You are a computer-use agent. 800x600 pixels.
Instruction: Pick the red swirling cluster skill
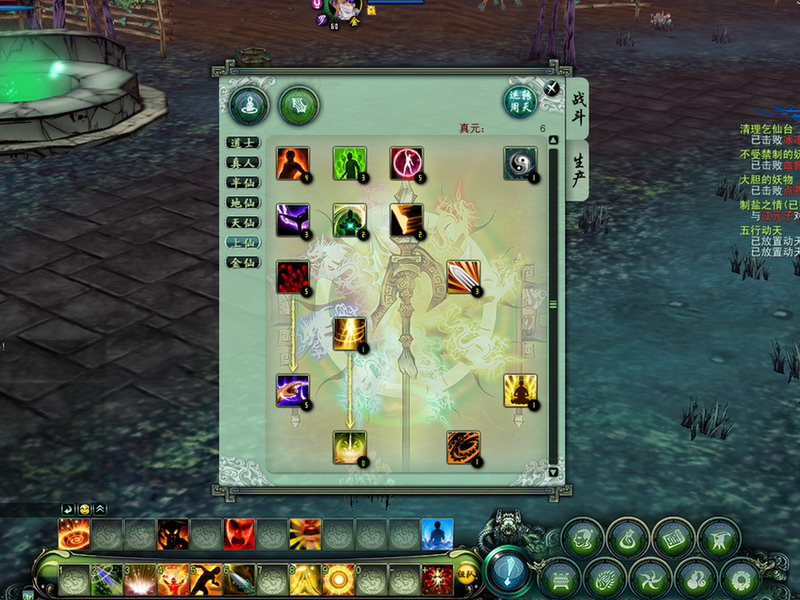click(293, 277)
